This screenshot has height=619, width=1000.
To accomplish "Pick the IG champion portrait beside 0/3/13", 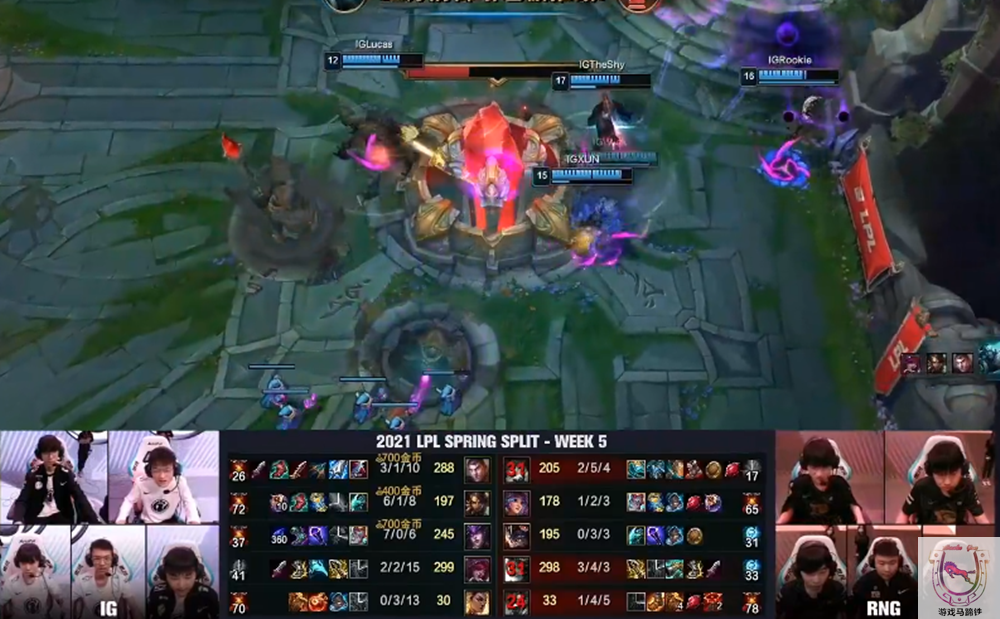I will click(x=478, y=601).
